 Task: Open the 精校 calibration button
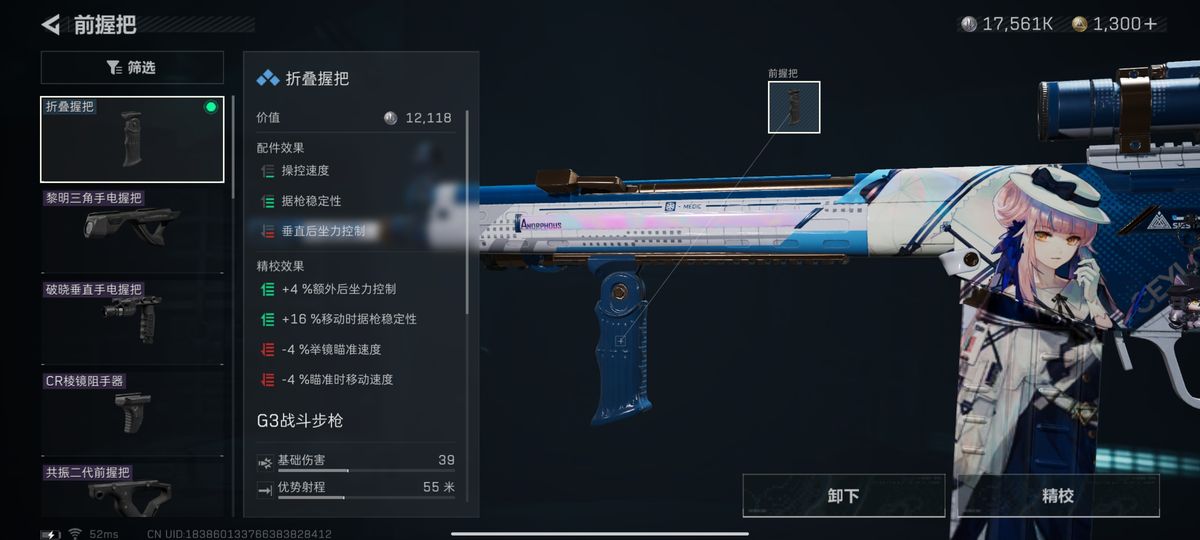tap(1057, 496)
